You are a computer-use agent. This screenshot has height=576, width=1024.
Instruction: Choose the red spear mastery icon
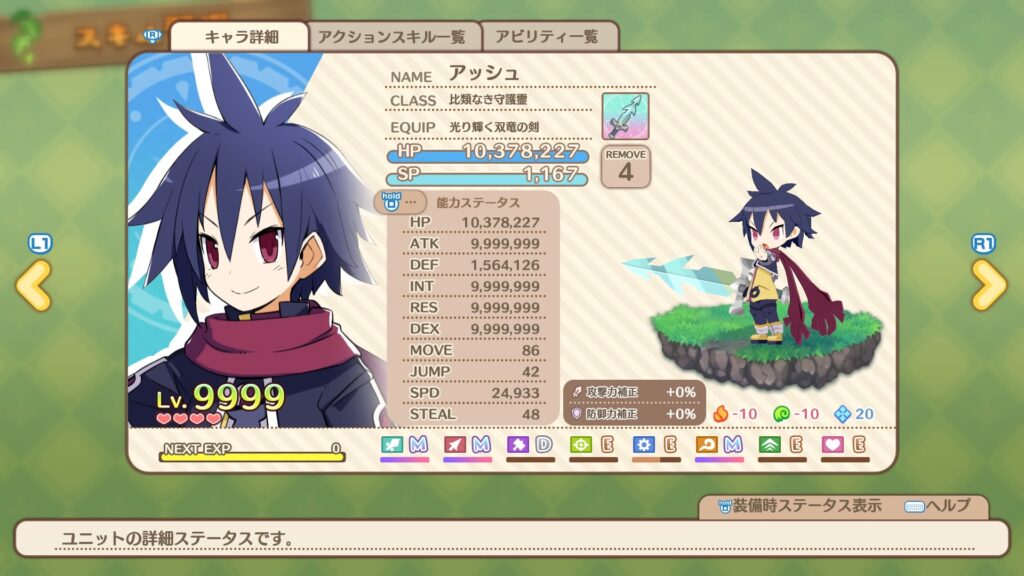455,444
